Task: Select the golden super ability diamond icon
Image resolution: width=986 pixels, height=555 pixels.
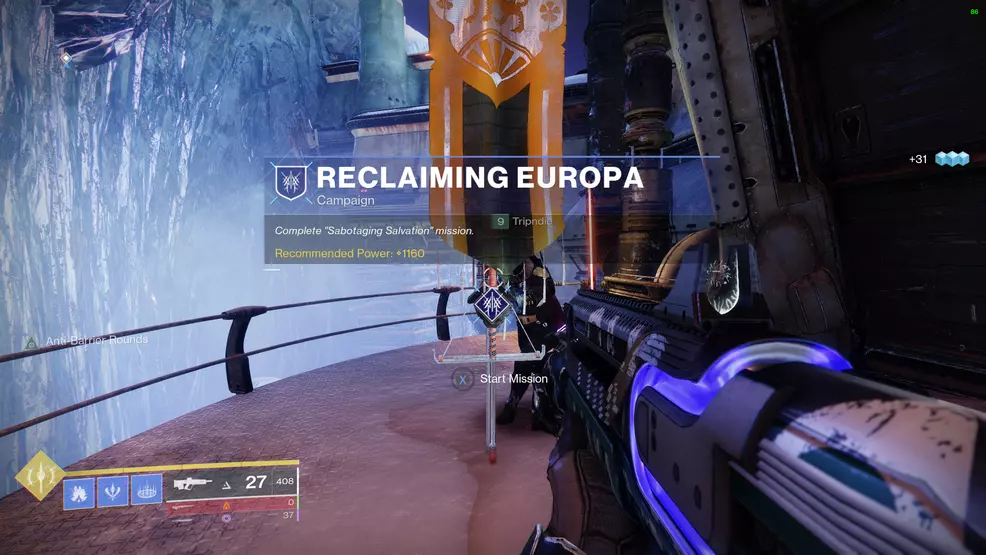Action: (x=38, y=478)
